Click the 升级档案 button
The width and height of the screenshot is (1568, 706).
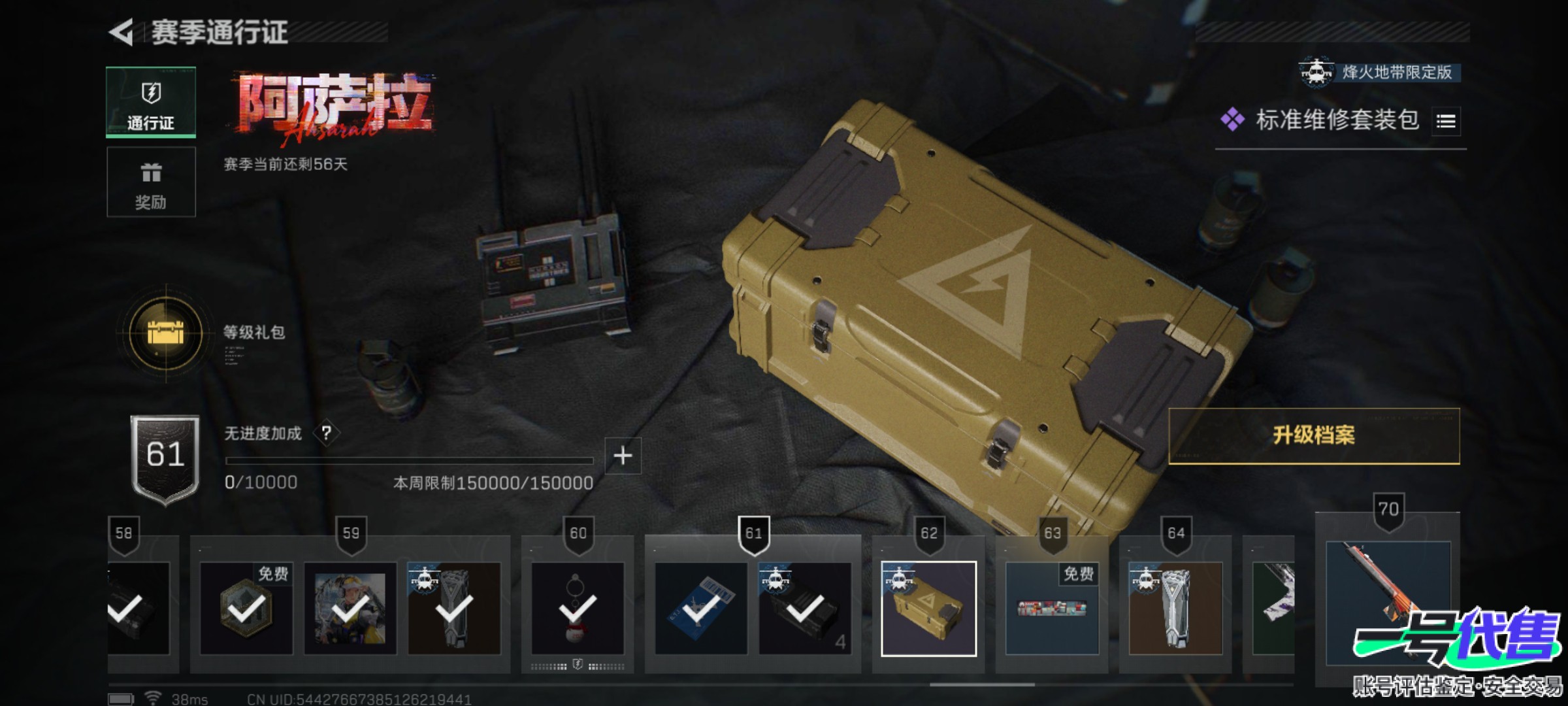point(1313,435)
